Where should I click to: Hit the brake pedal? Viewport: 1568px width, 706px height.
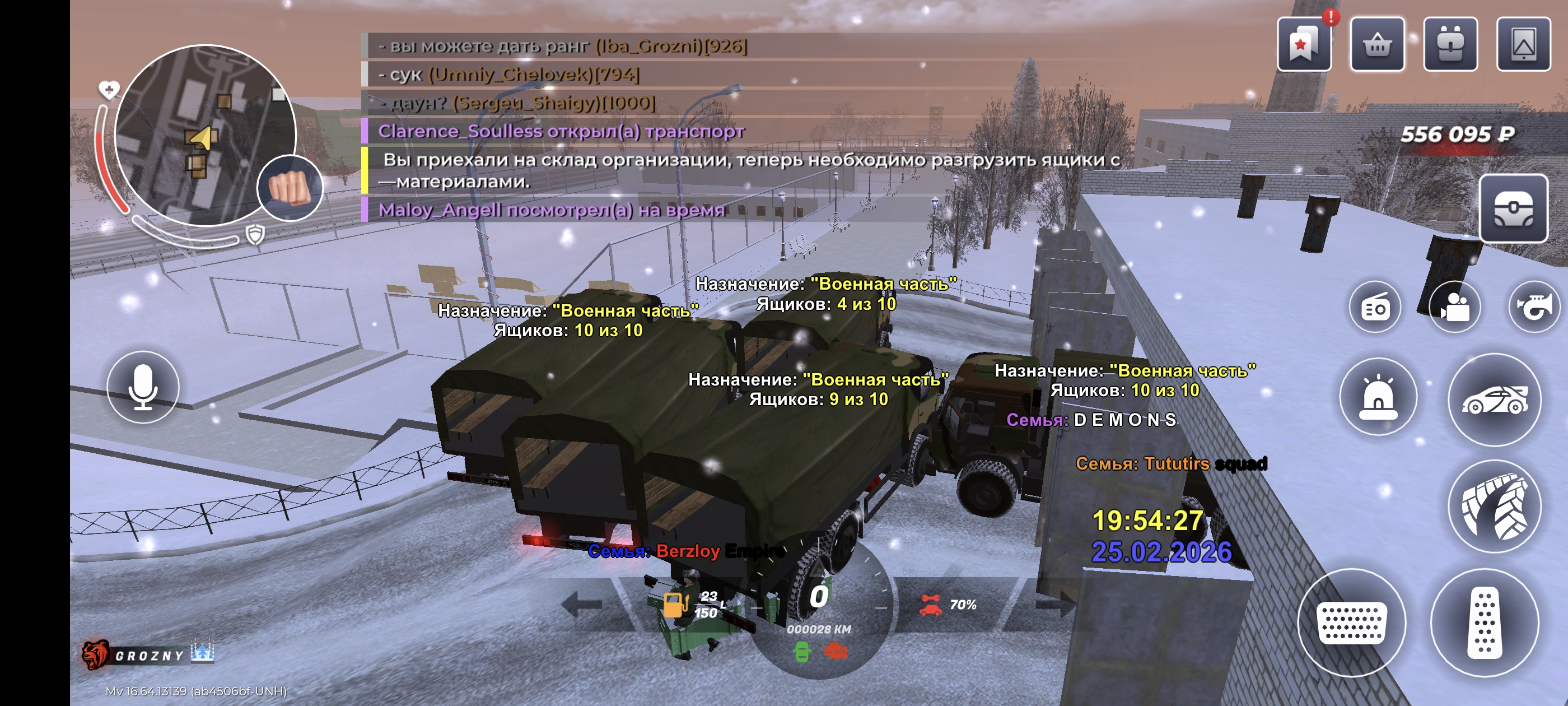[x=1351, y=623]
